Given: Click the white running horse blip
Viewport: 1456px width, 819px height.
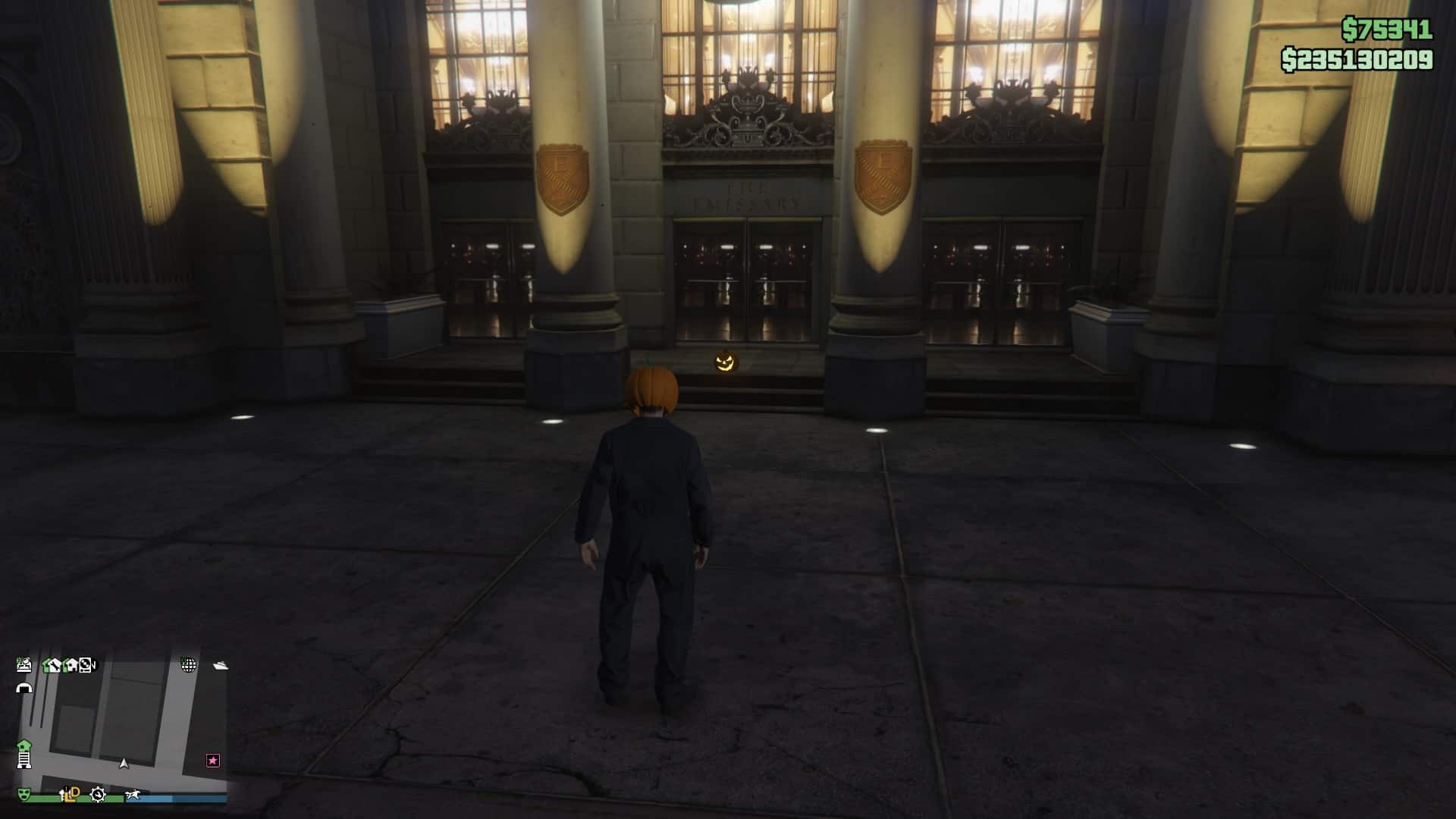Looking at the screenshot, I should coord(134,794).
